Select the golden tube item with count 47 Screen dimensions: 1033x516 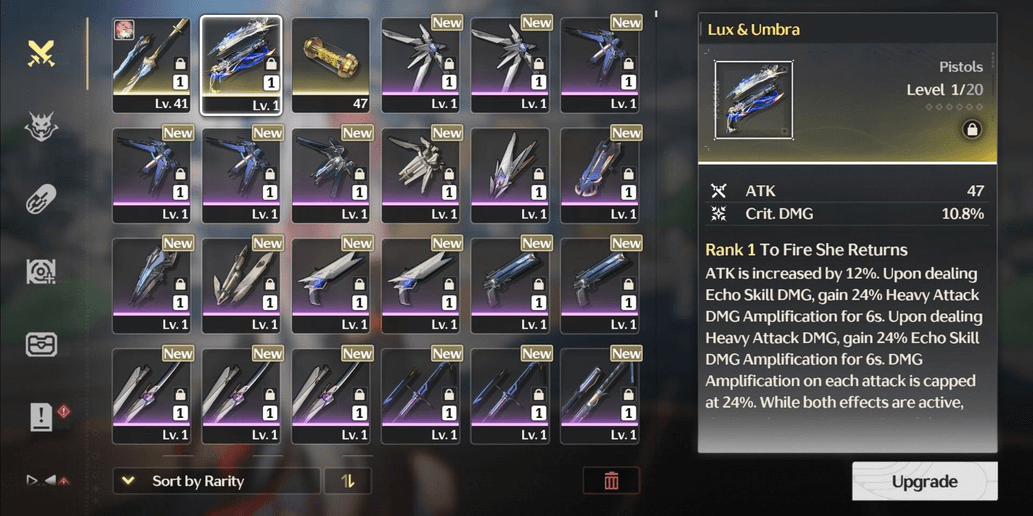(330, 65)
